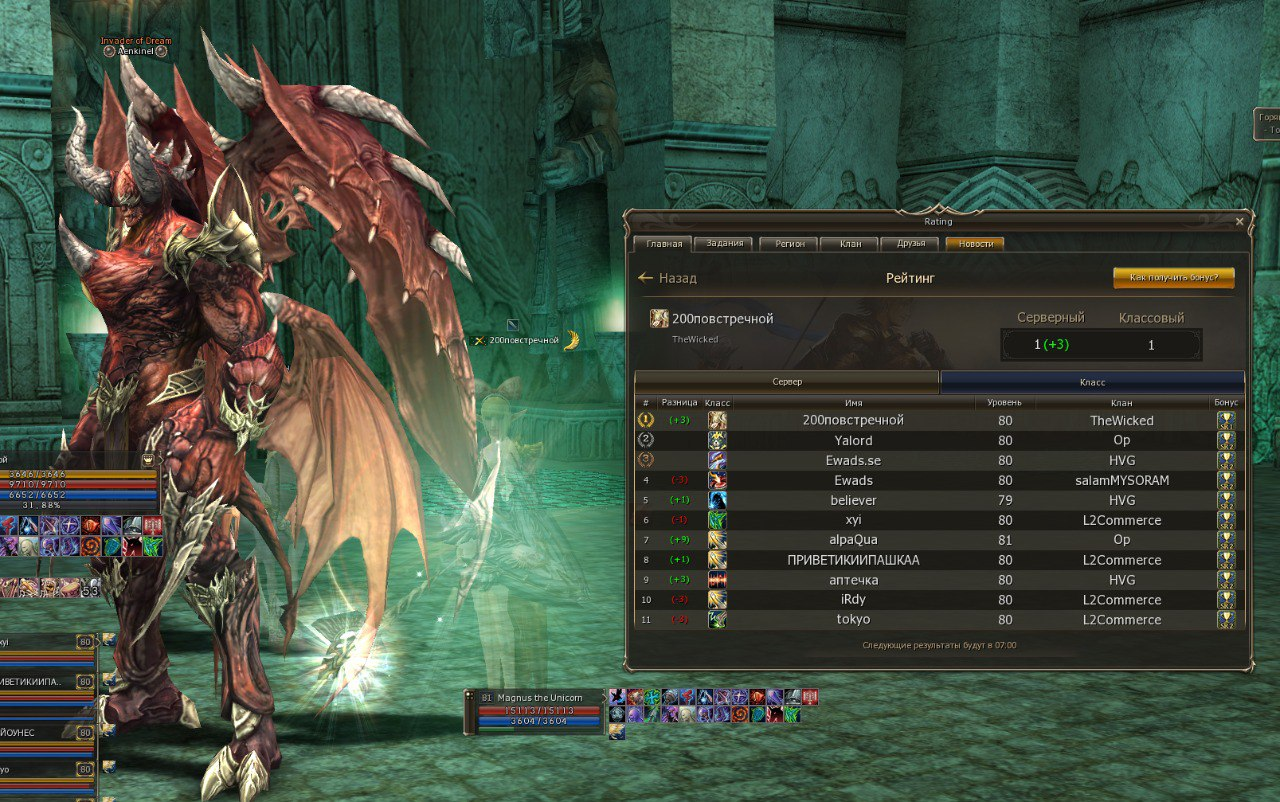This screenshot has height=802, width=1280.
Task: Switch to the Регион tab
Action: pos(788,244)
